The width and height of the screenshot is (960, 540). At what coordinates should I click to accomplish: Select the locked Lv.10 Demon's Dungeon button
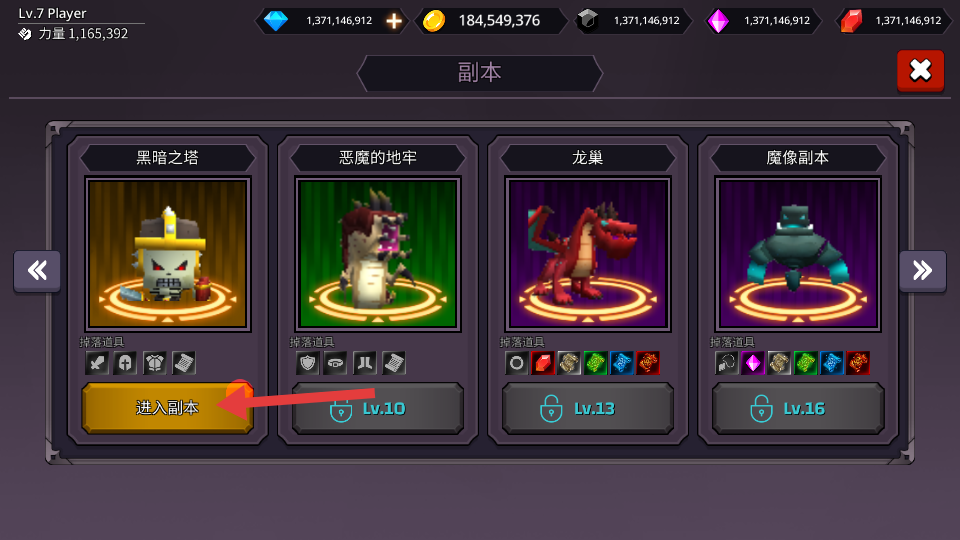pos(377,408)
